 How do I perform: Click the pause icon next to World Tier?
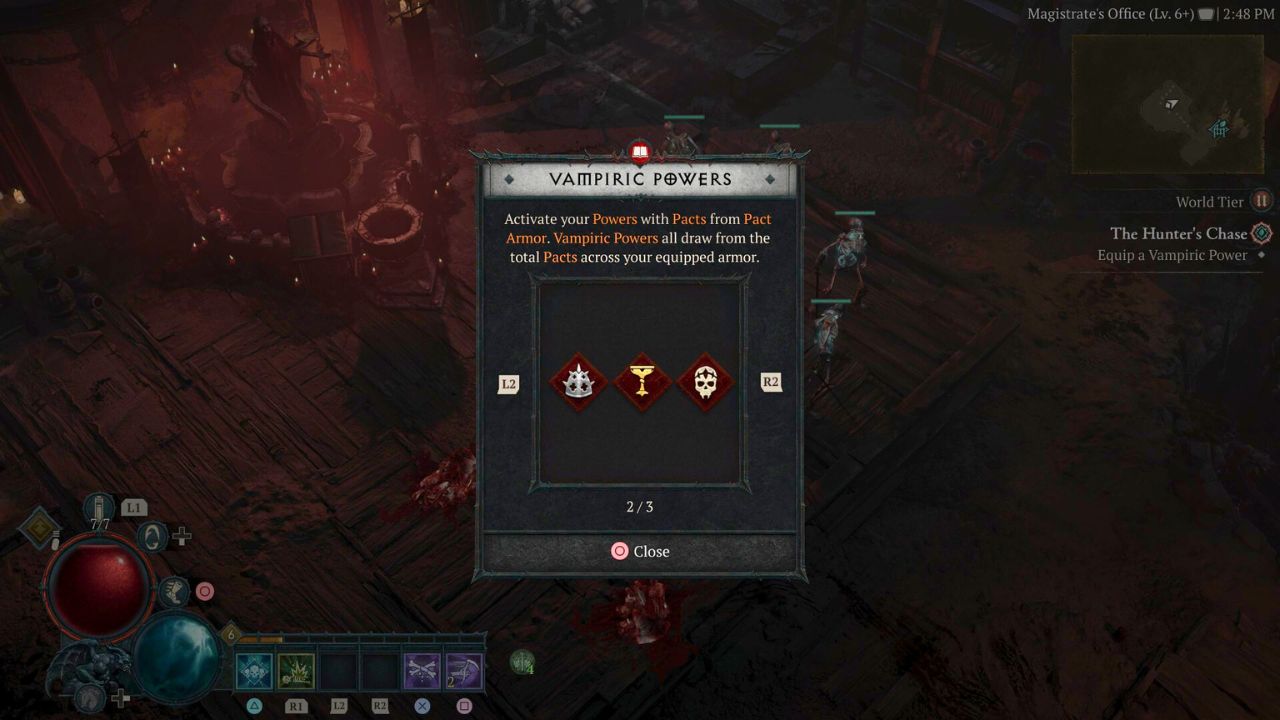1261,201
